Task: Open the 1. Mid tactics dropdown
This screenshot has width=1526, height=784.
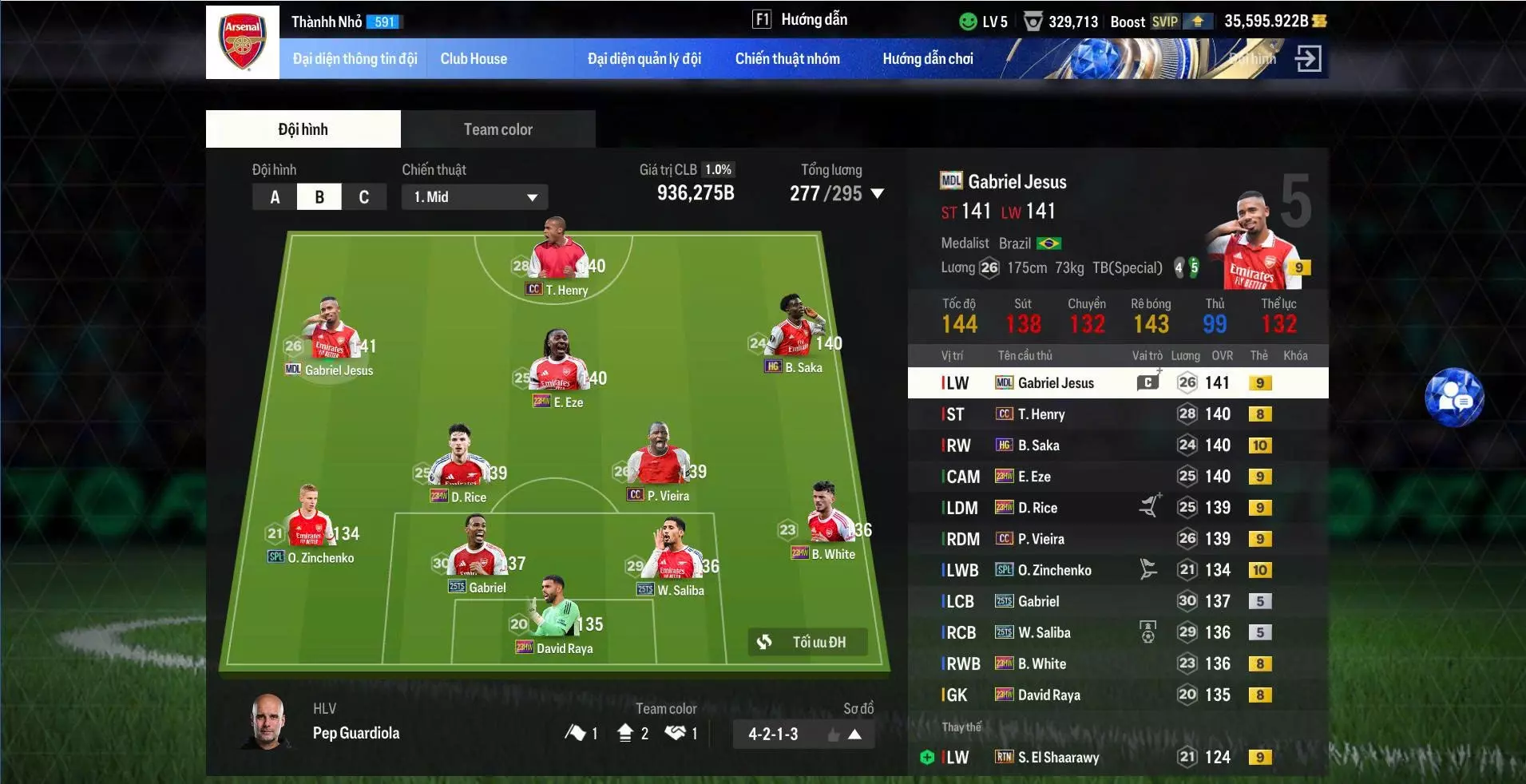Action: (474, 196)
